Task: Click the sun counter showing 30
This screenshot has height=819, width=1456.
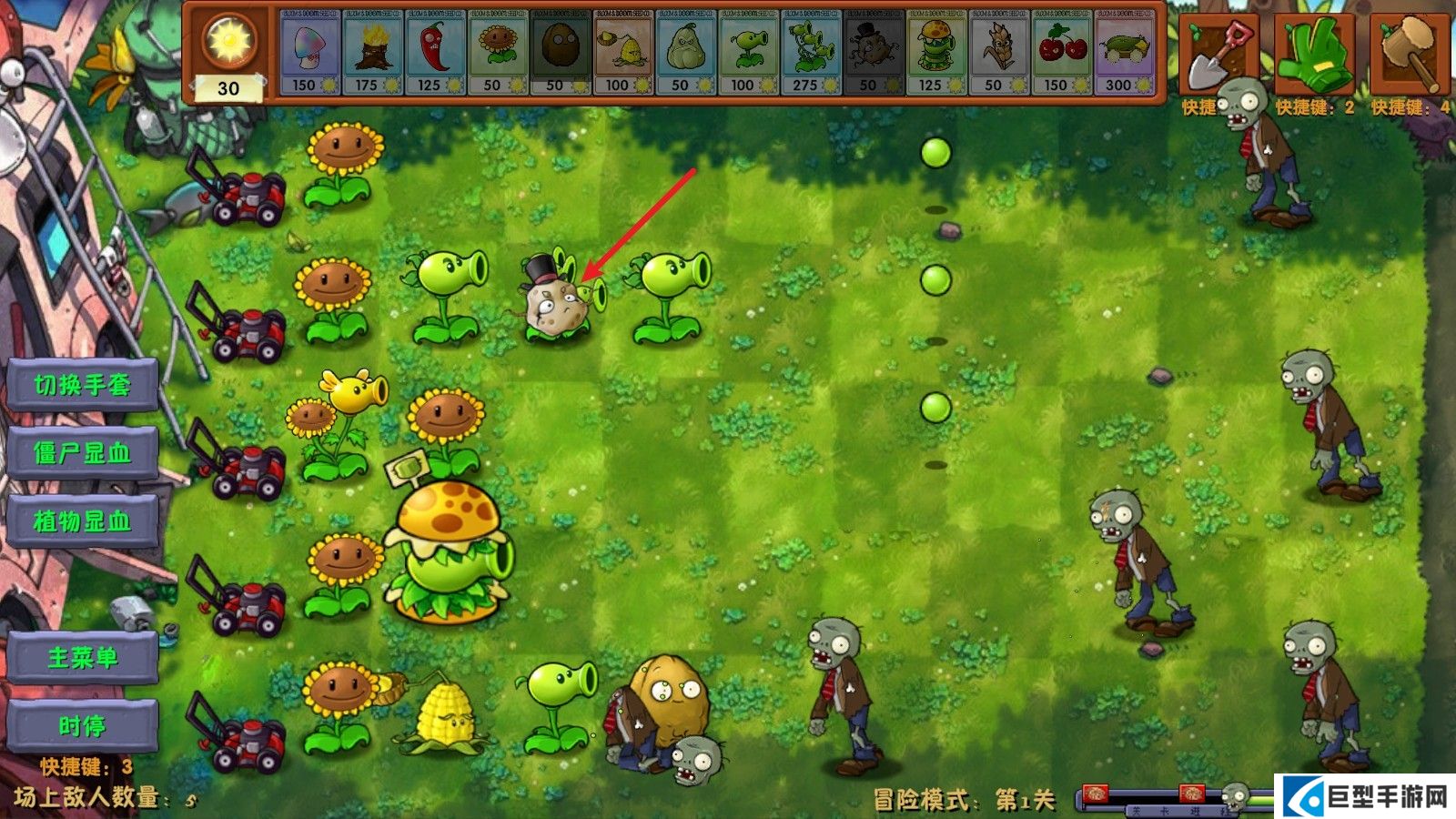Action: 227,55
